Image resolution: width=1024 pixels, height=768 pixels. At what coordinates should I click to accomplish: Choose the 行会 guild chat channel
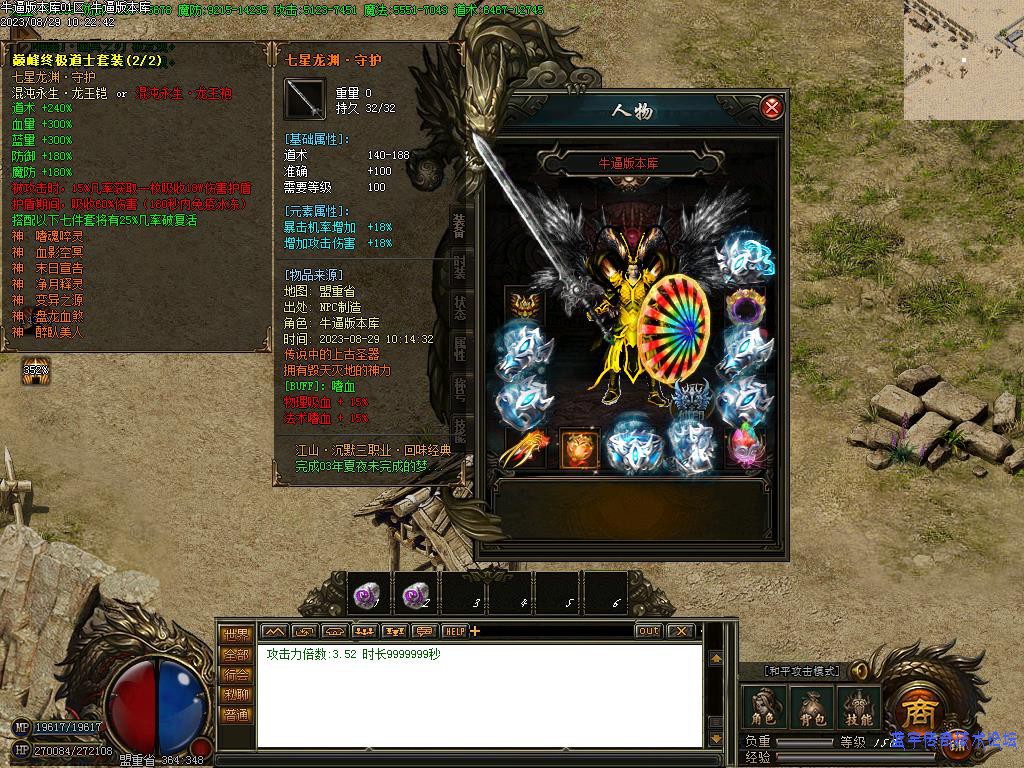[x=237, y=675]
